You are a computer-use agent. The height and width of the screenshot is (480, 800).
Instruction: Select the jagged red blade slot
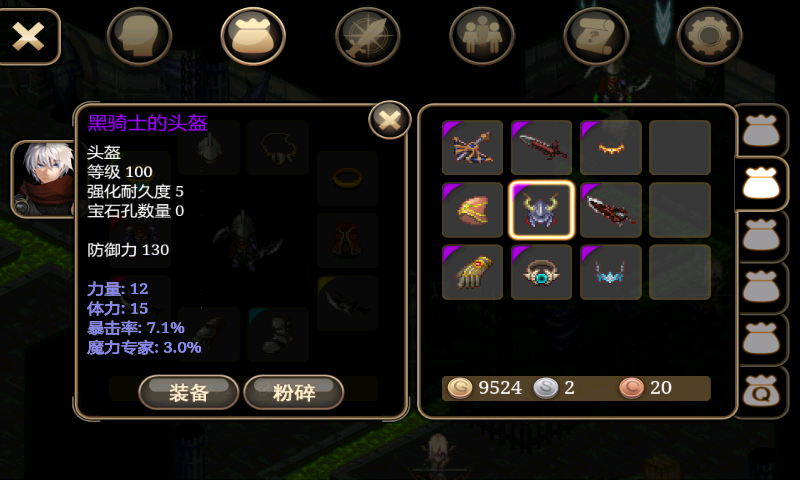click(x=611, y=210)
